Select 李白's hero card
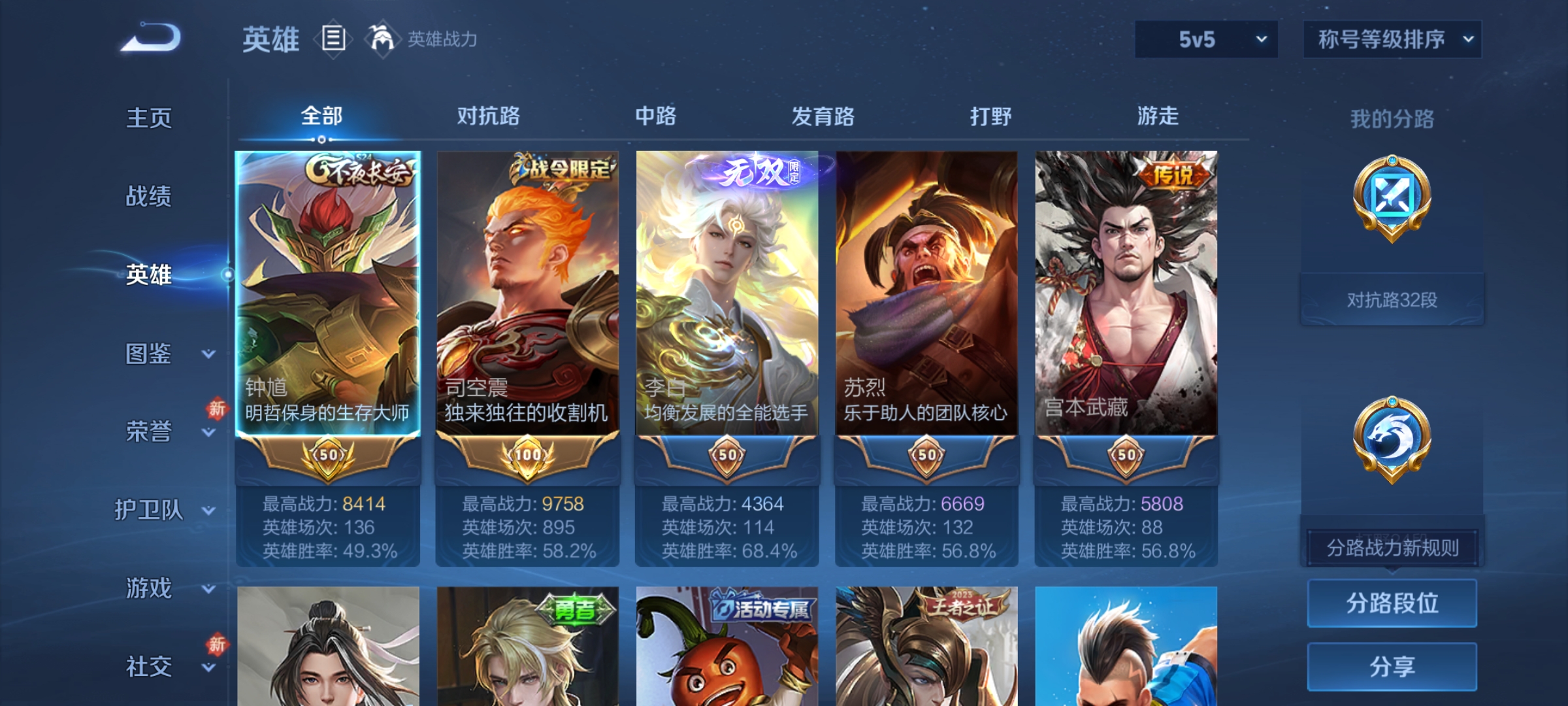1568x706 pixels. (727, 294)
